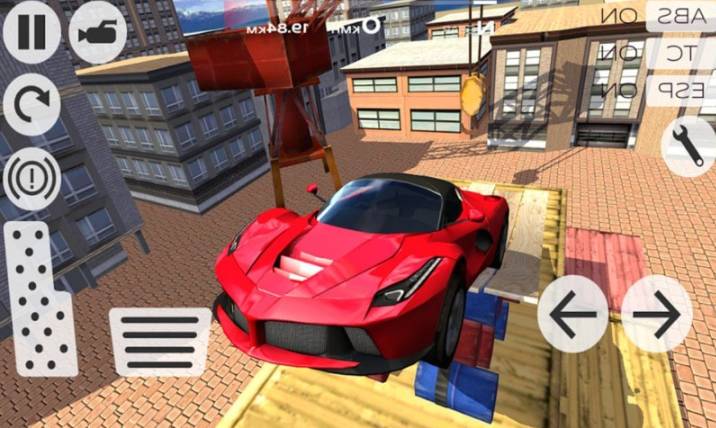The height and width of the screenshot is (428, 716).
Task: Switch the camera view
Action: [x=97, y=31]
